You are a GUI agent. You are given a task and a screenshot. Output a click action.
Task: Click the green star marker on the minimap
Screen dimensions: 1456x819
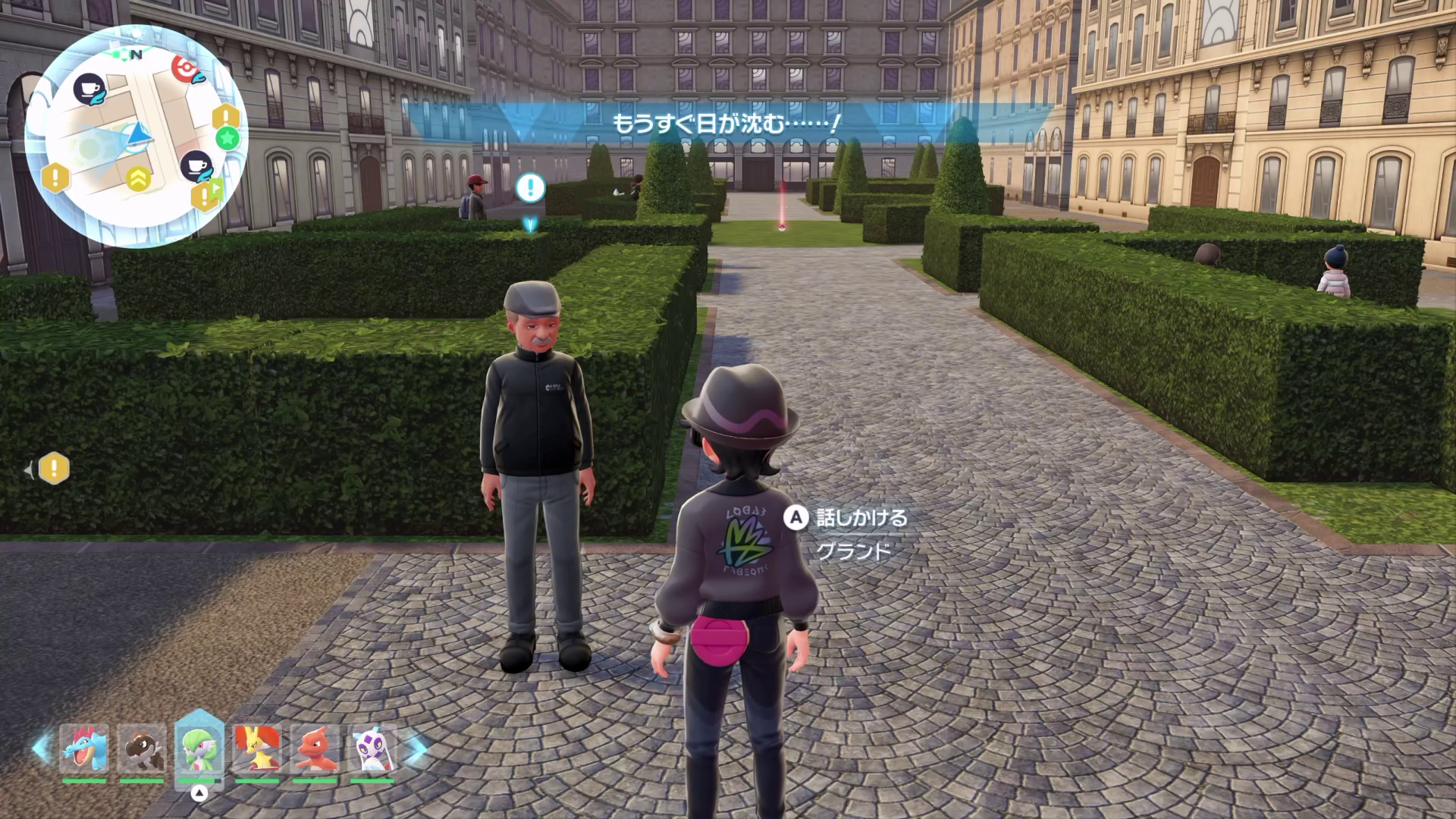tap(227, 138)
